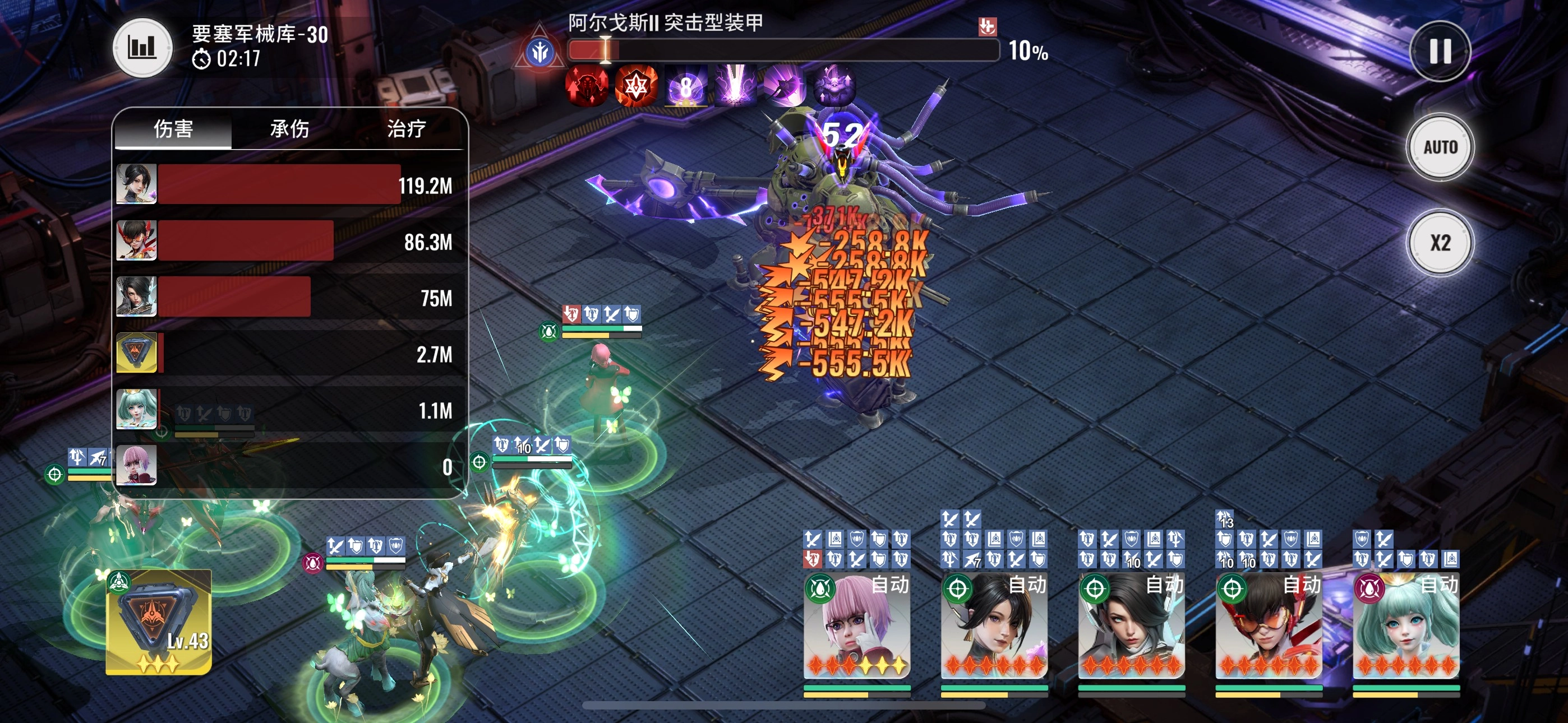
Task: Inspect the red demon boss buff icon
Action: pos(586,86)
